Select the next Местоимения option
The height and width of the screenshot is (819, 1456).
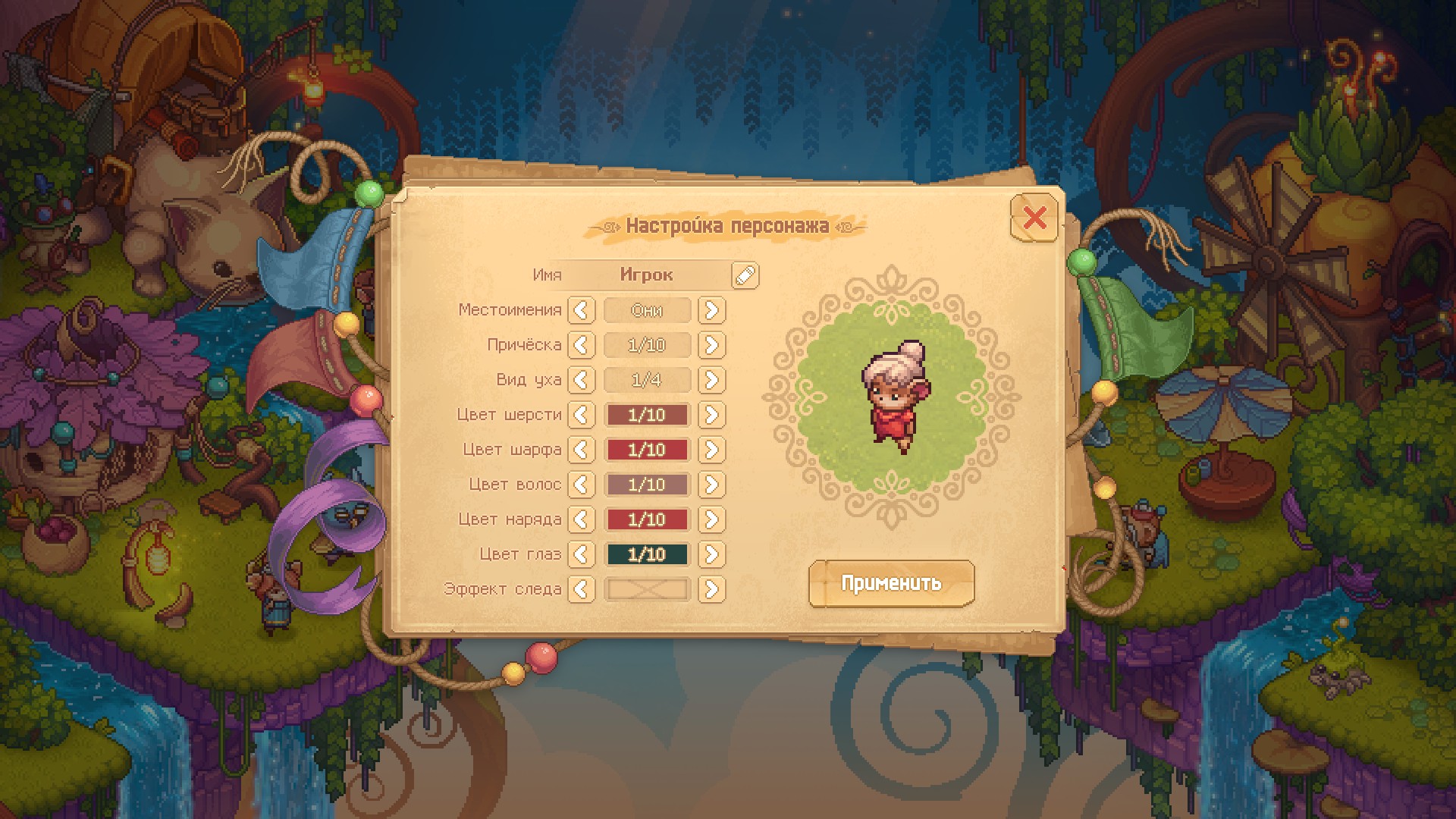(x=711, y=310)
